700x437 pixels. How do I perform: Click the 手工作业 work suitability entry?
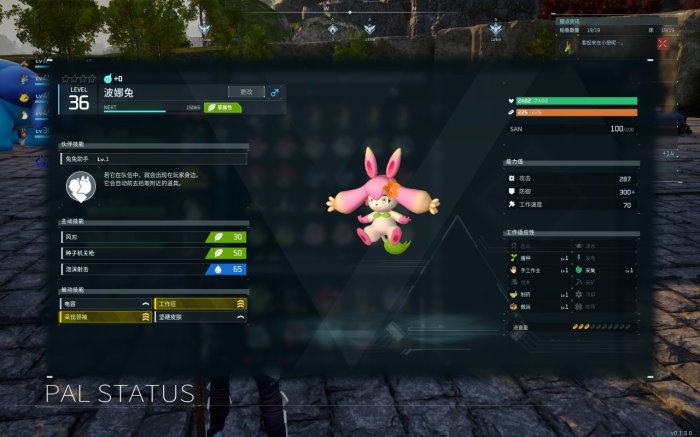(538, 270)
